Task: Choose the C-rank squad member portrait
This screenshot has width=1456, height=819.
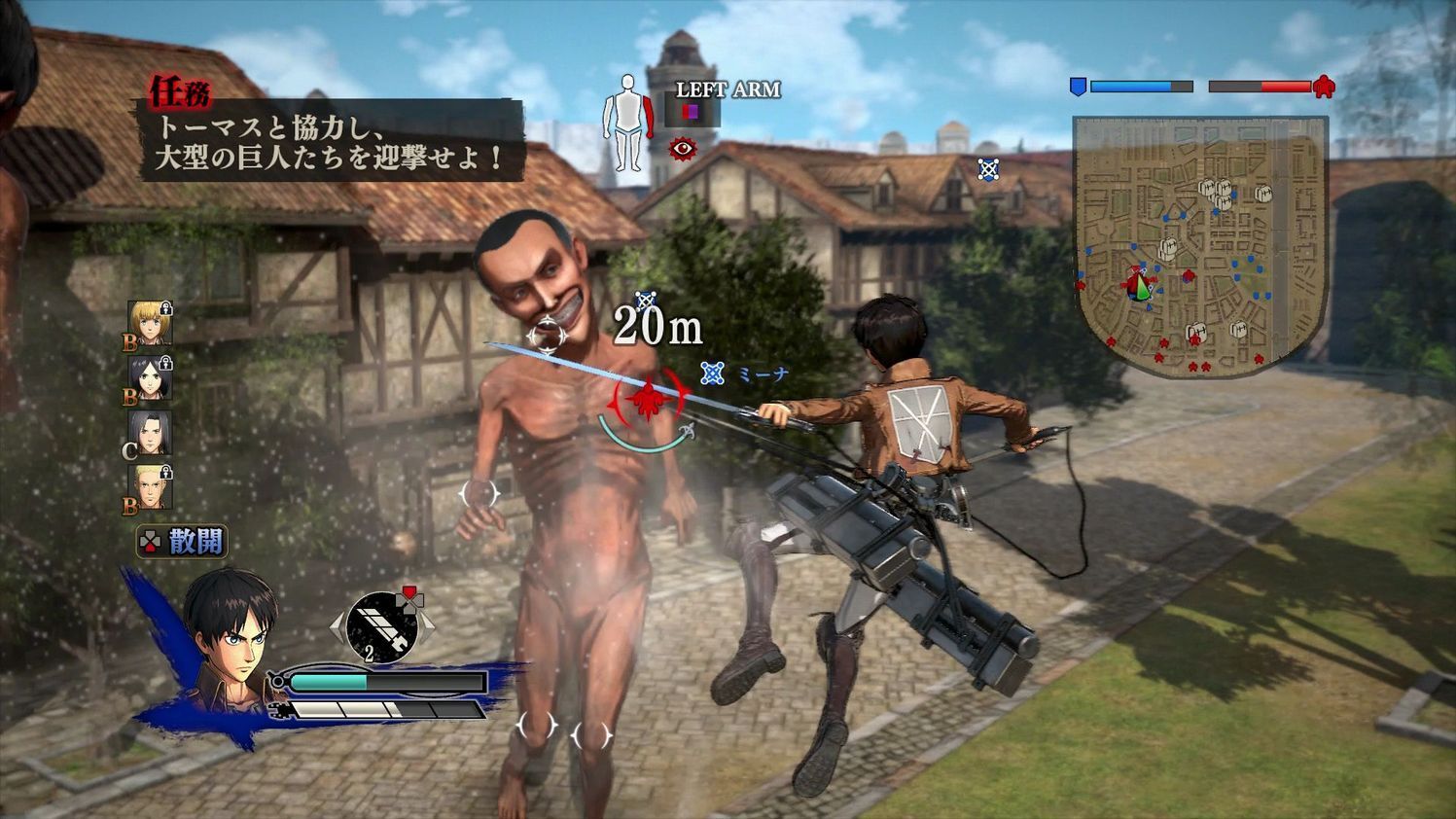Action: [x=150, y=433]
